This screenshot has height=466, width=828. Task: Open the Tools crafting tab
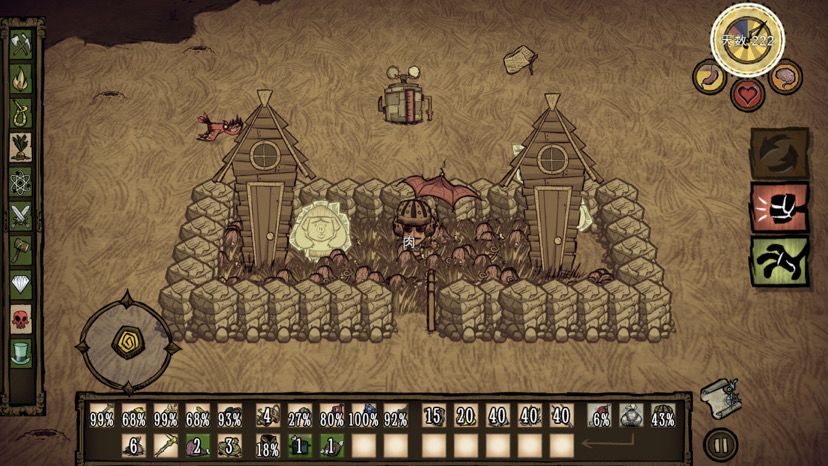coord(21,44)
